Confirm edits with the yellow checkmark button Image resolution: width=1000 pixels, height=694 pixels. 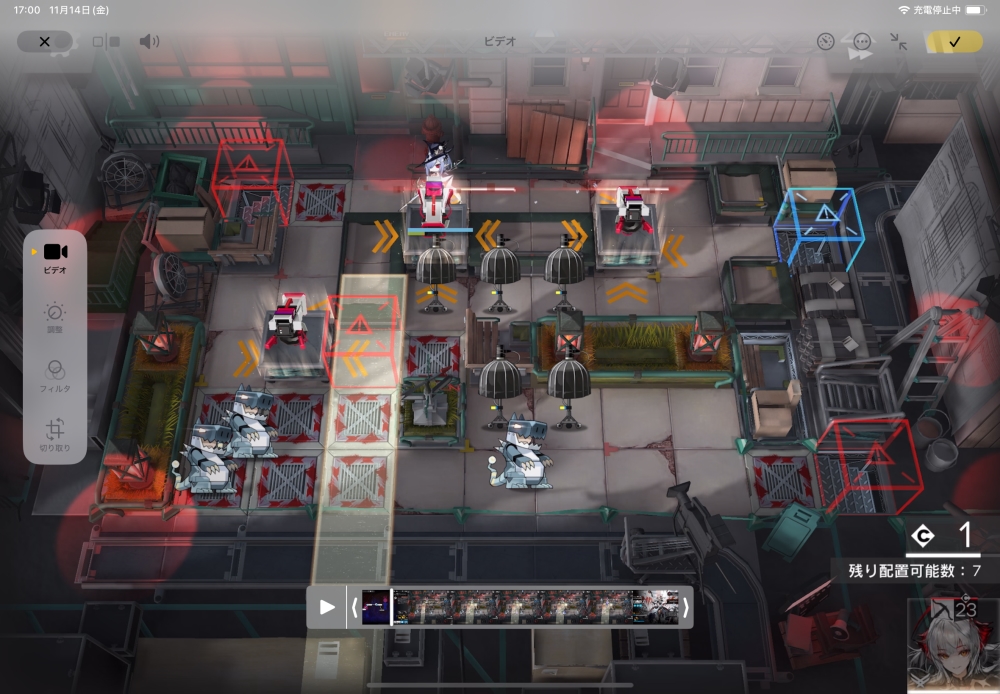click(954, 42)
